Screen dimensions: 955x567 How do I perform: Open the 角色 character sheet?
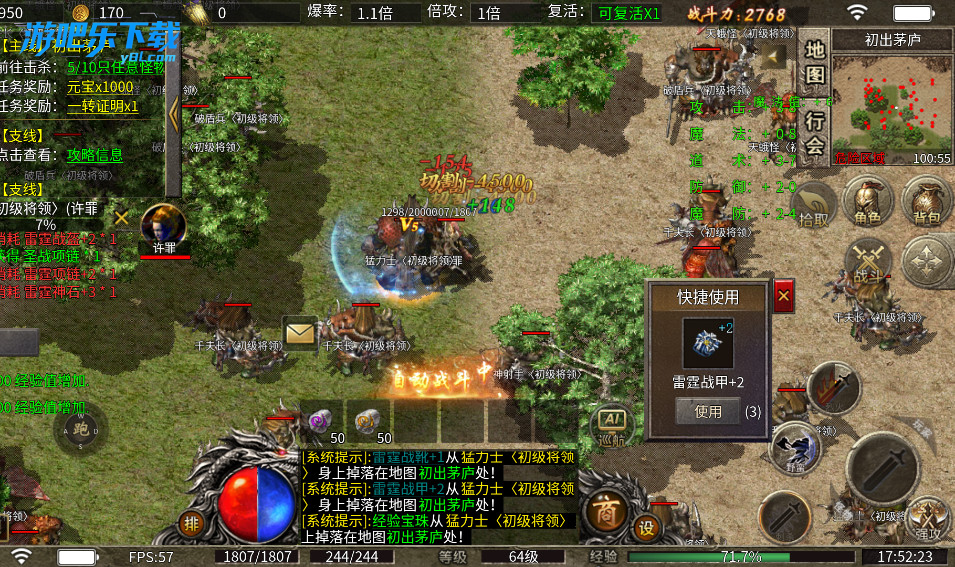866,201
